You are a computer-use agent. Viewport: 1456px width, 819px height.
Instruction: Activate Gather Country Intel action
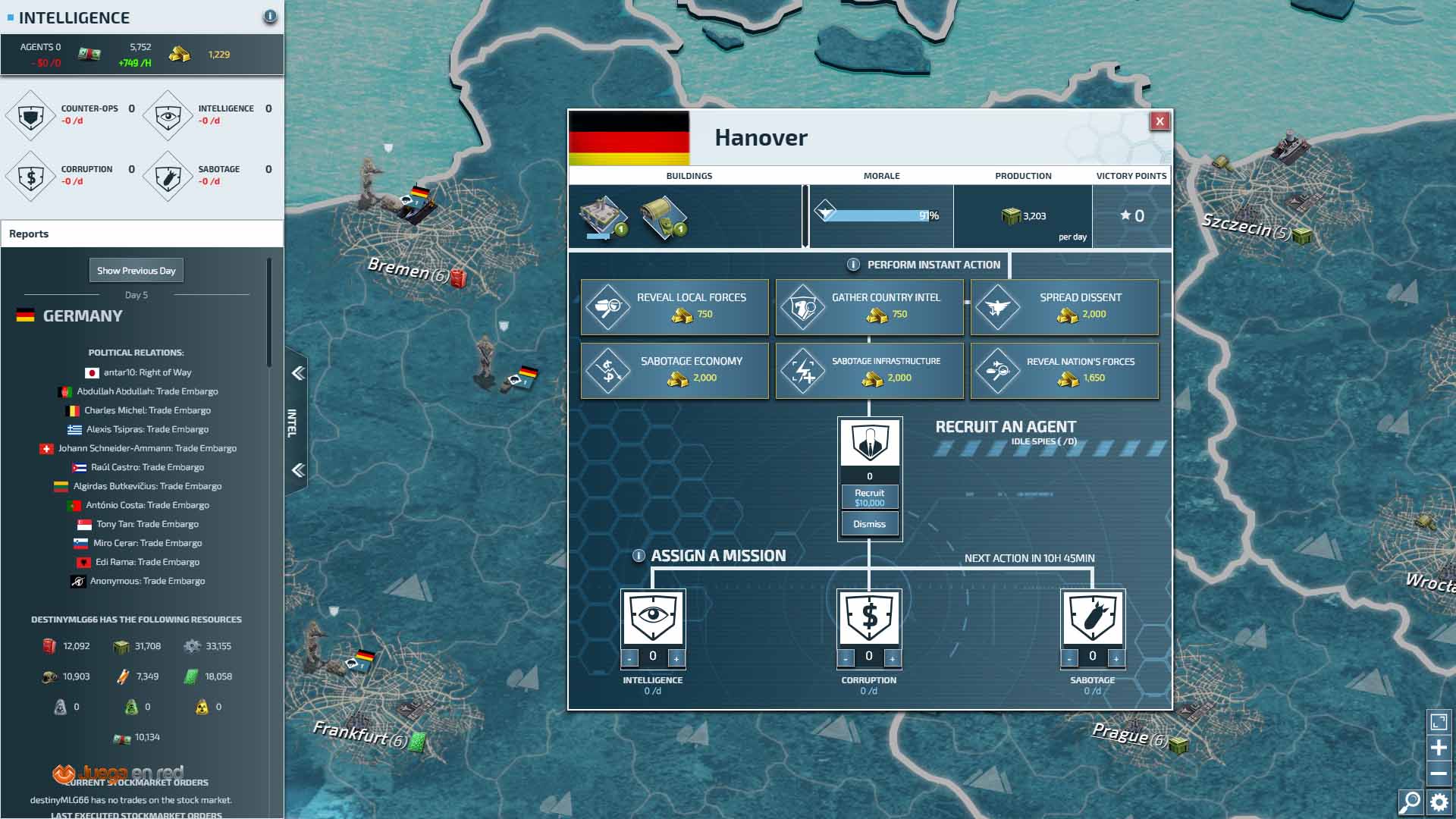(x=869, y=306)
